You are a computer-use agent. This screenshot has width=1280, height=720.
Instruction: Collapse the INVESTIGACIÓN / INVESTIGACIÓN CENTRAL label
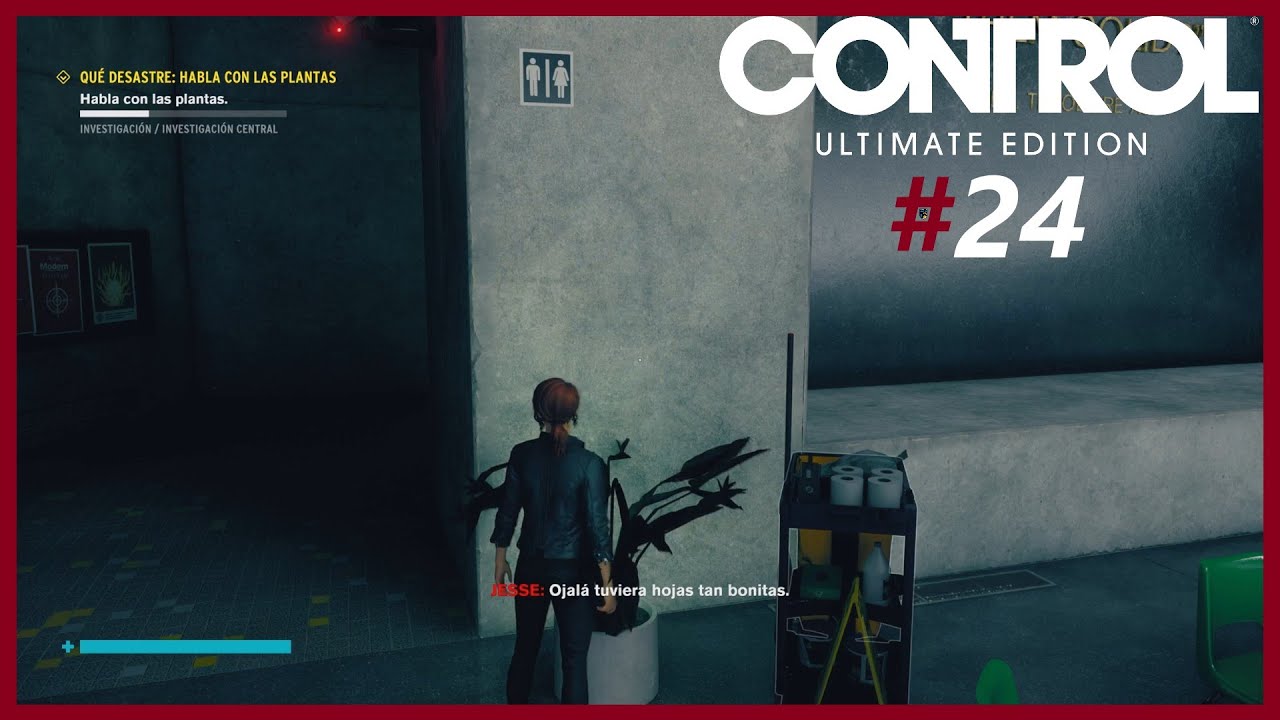coord(180,130)
